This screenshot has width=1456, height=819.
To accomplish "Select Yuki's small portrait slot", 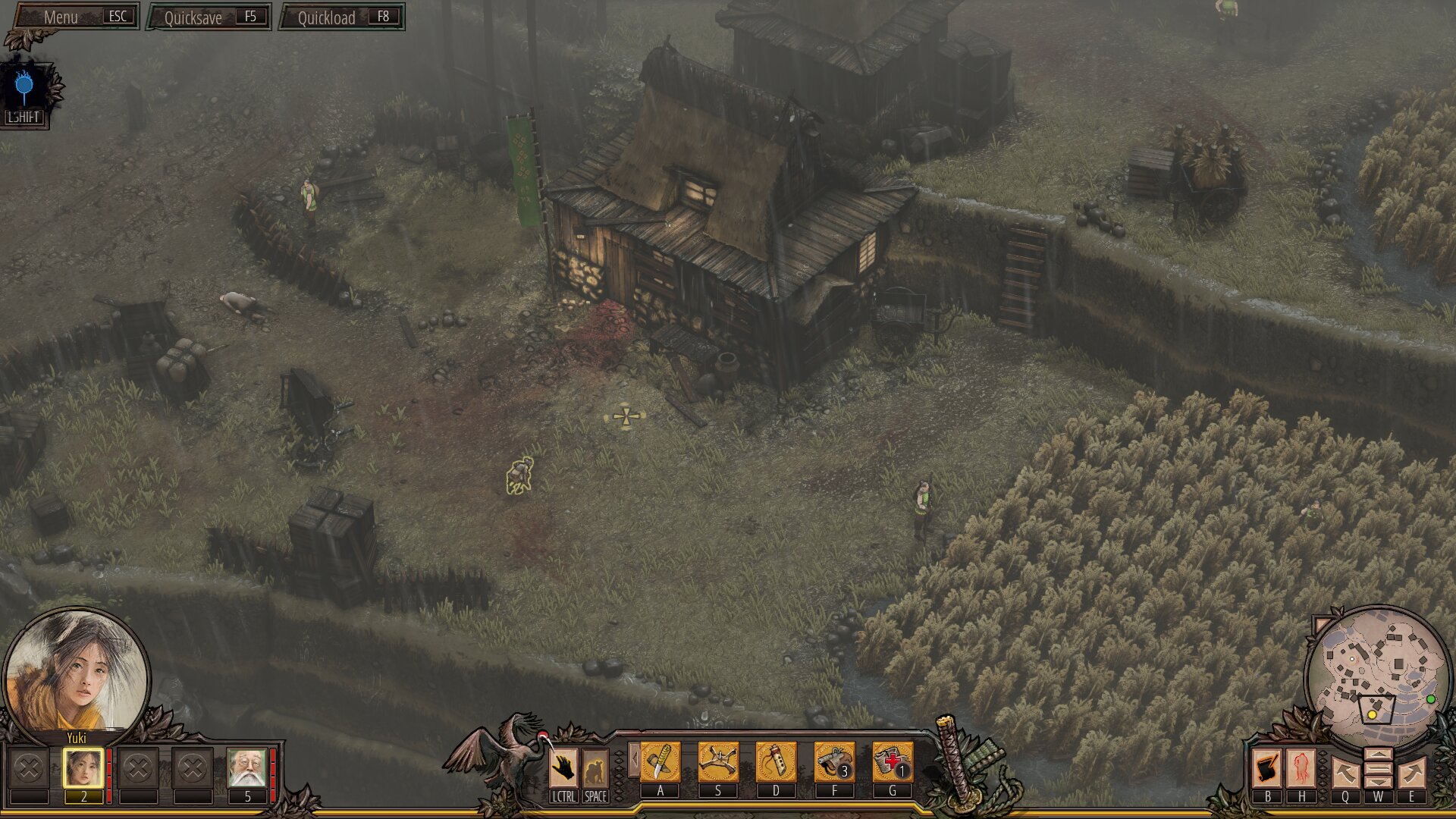I will (x=83, y=769).
